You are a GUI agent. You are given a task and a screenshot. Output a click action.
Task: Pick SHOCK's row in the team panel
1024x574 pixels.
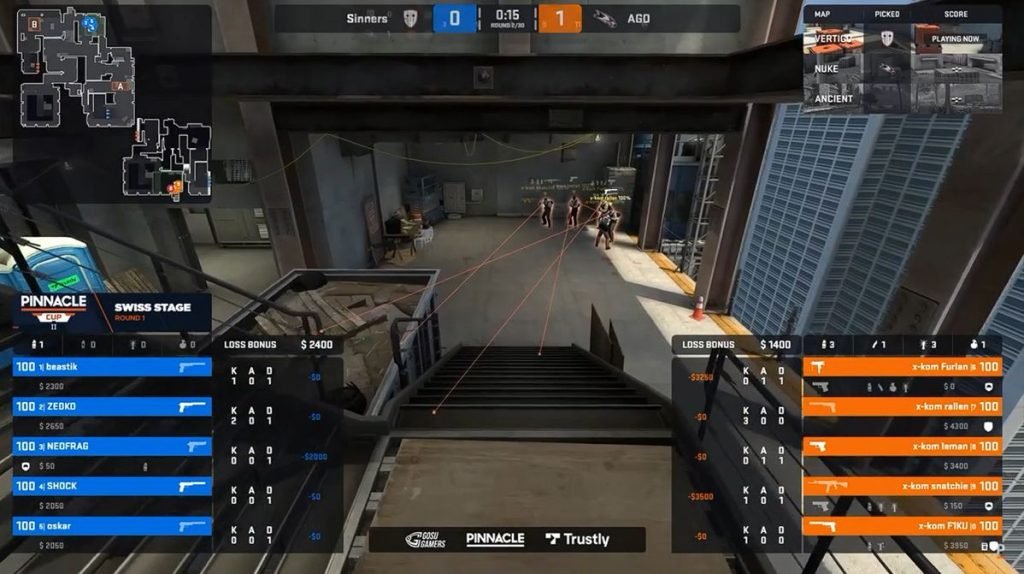click(x=112, y=486)
